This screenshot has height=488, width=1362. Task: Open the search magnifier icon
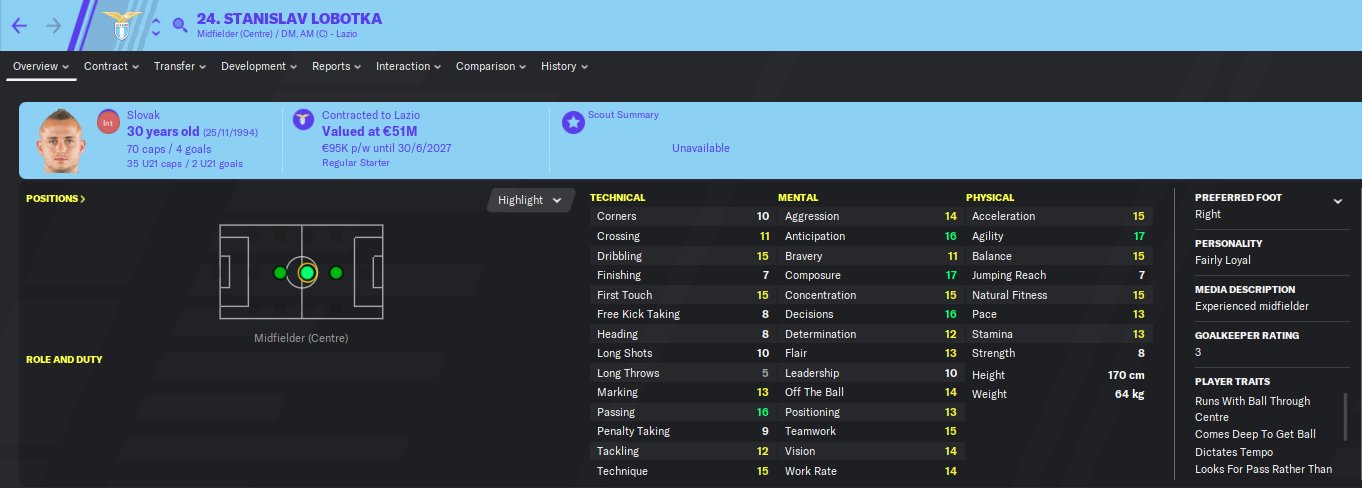pyautogui.click(x=180, y=25)
